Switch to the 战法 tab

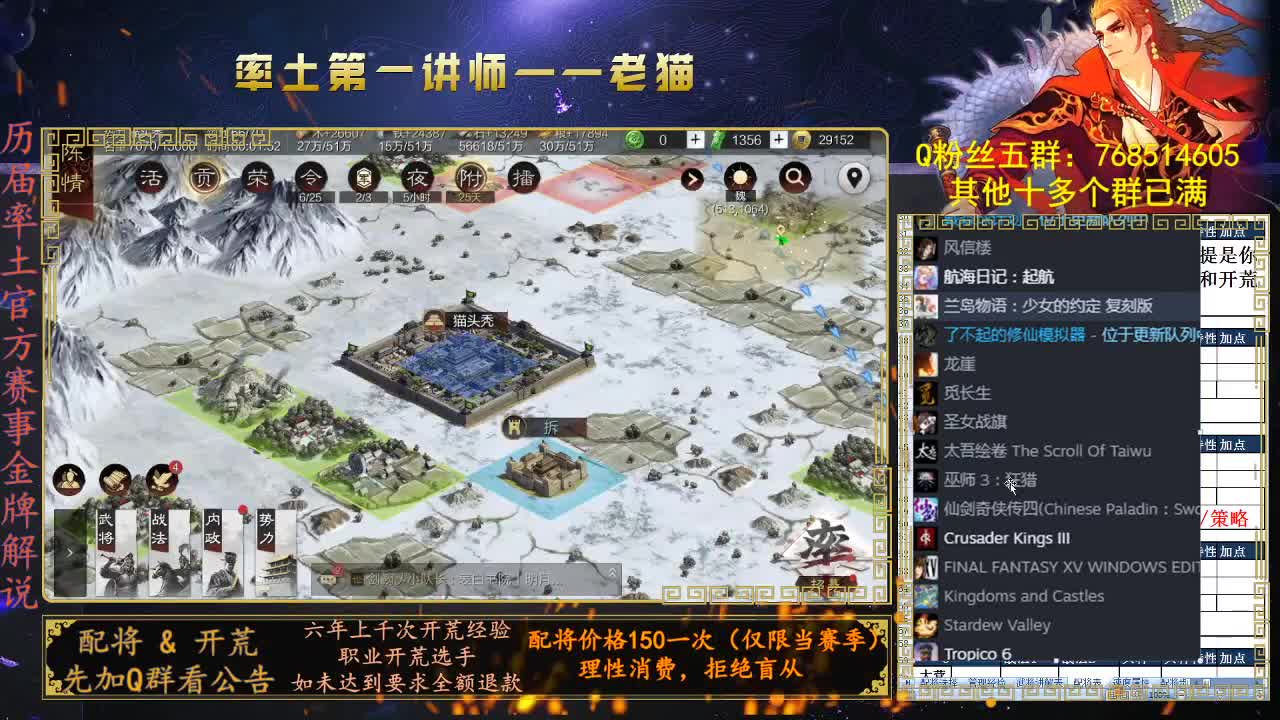[156, 528]
